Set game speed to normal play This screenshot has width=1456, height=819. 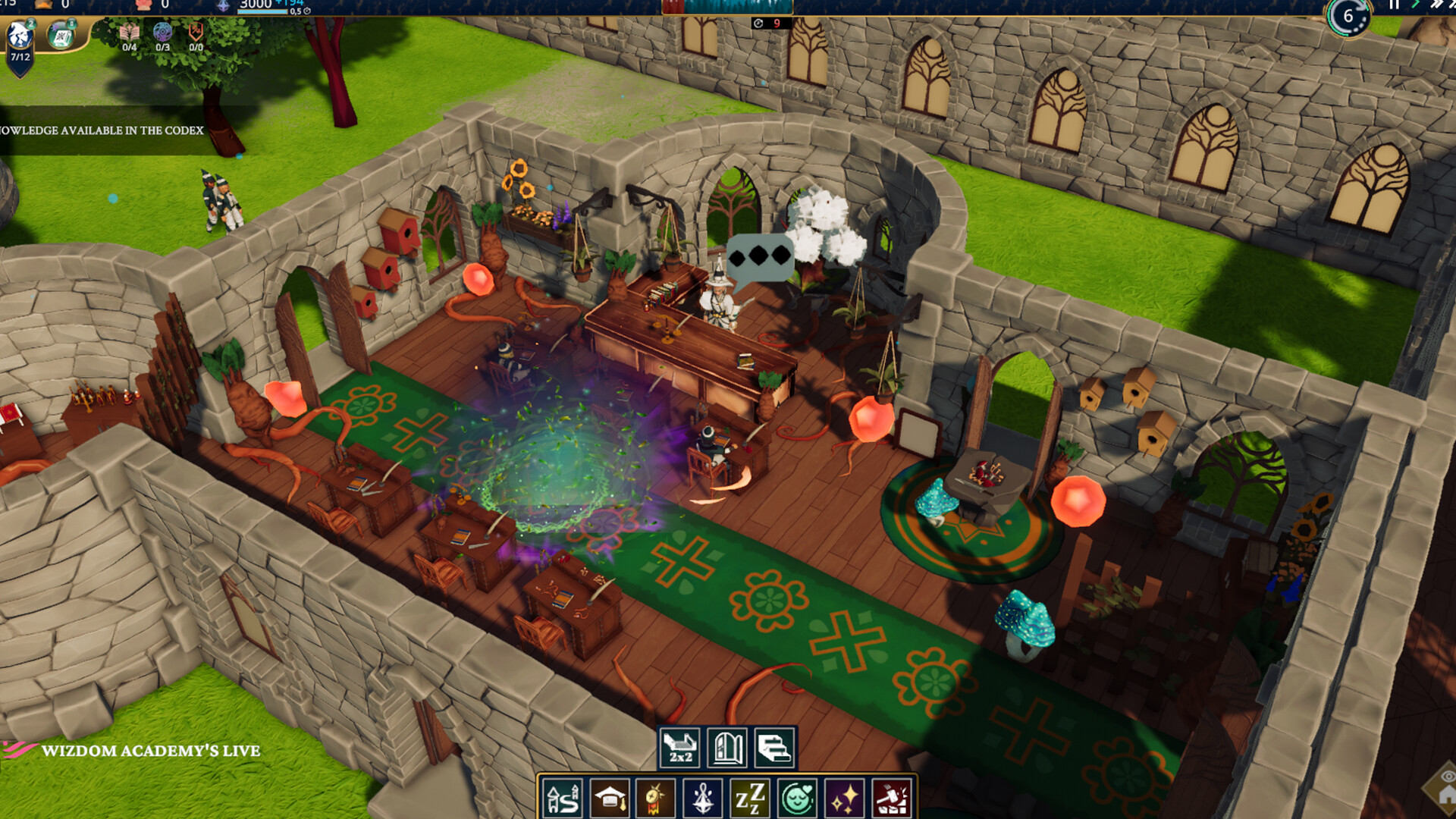[x=1416, y=5]
